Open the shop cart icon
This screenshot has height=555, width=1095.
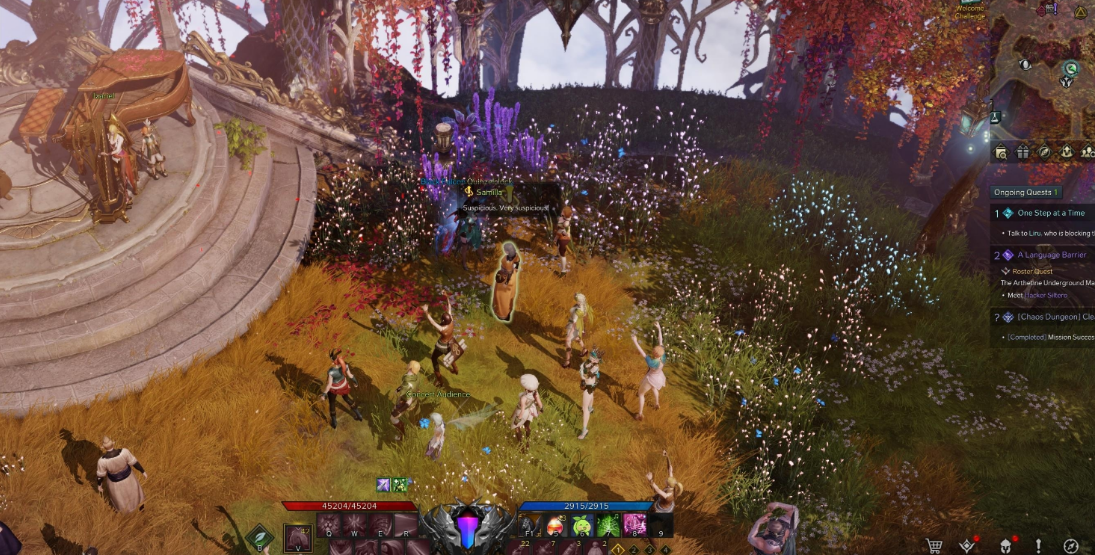pos(935,545)
